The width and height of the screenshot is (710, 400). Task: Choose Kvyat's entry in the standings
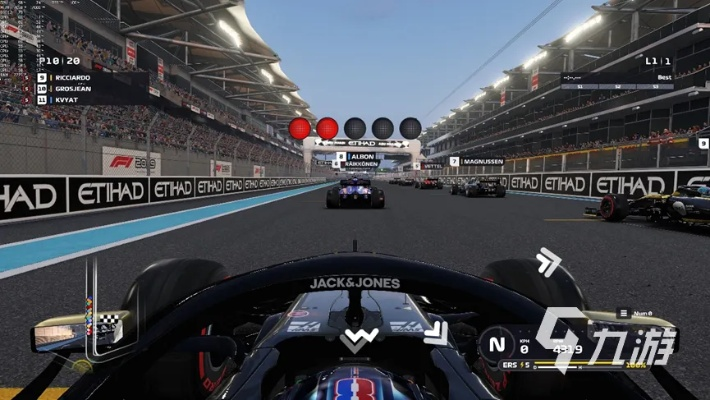coord(66,100)
